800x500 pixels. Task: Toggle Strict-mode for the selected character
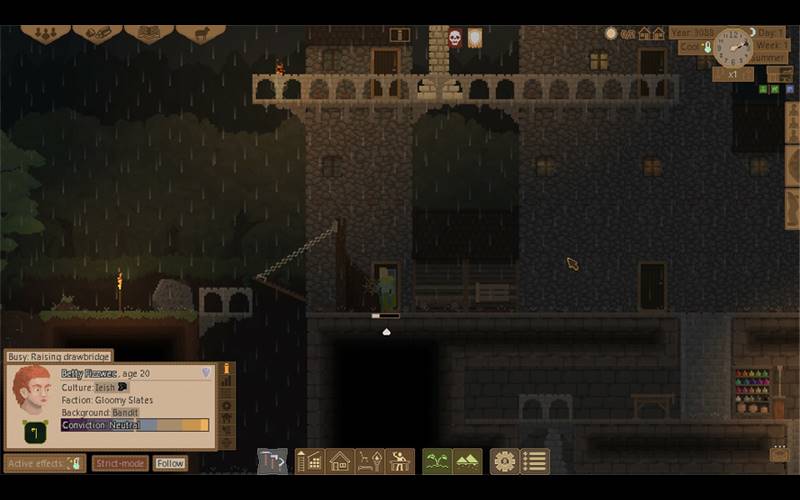(120, 464)
